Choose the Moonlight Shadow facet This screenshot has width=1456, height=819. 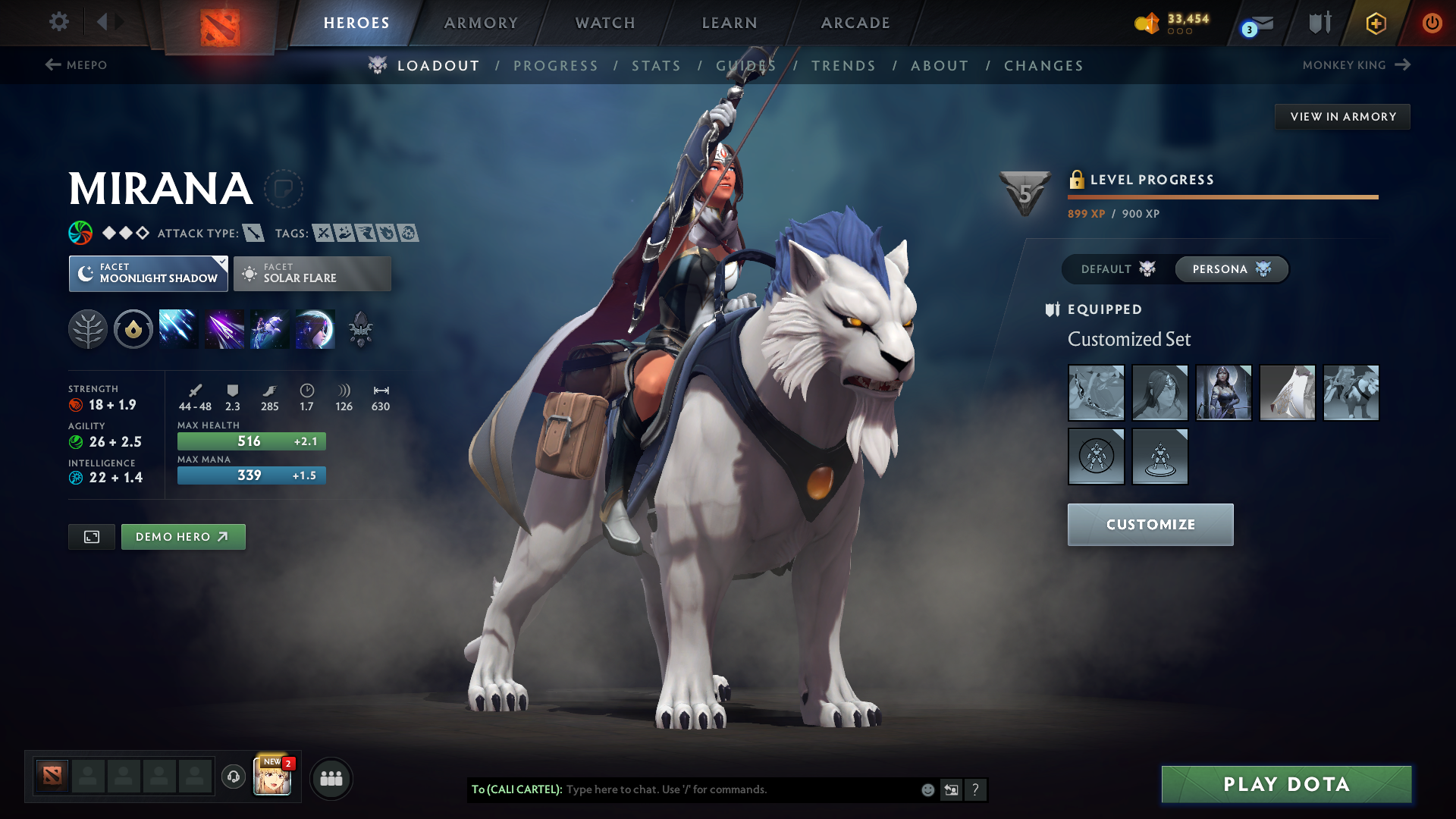tap(149, 273)
